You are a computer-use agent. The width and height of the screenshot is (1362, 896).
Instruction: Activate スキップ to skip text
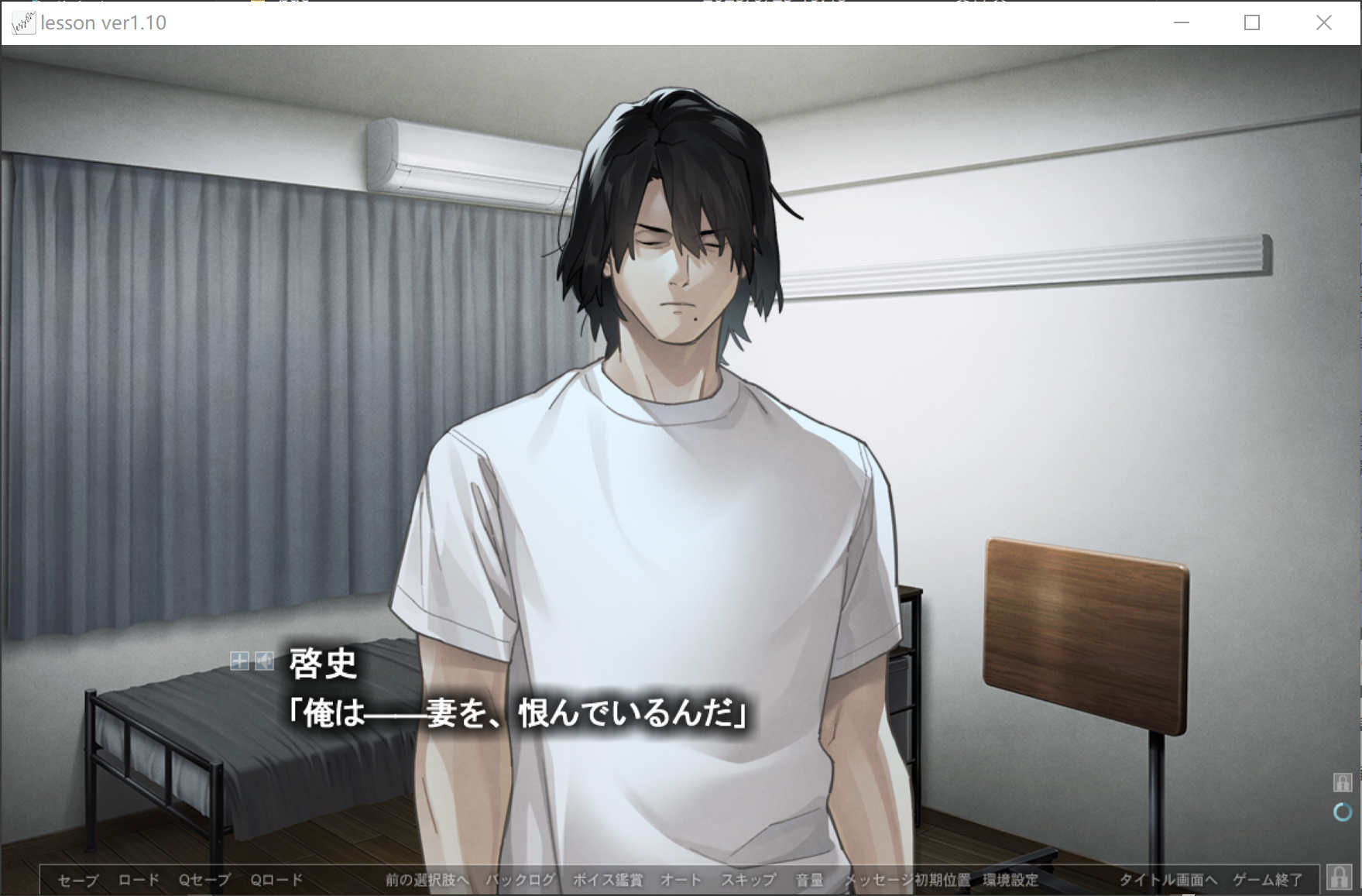[748, 880]
